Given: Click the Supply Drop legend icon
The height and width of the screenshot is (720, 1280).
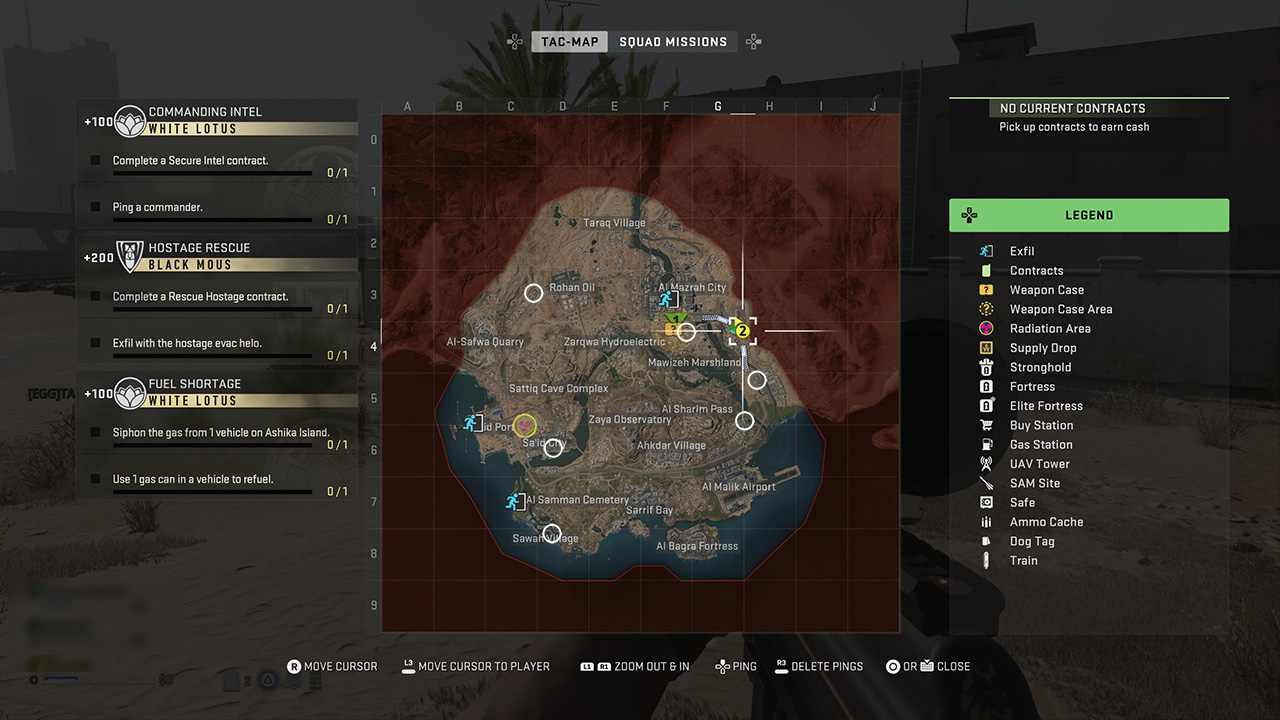Looking at the screenshot, I should click(986, 347).
